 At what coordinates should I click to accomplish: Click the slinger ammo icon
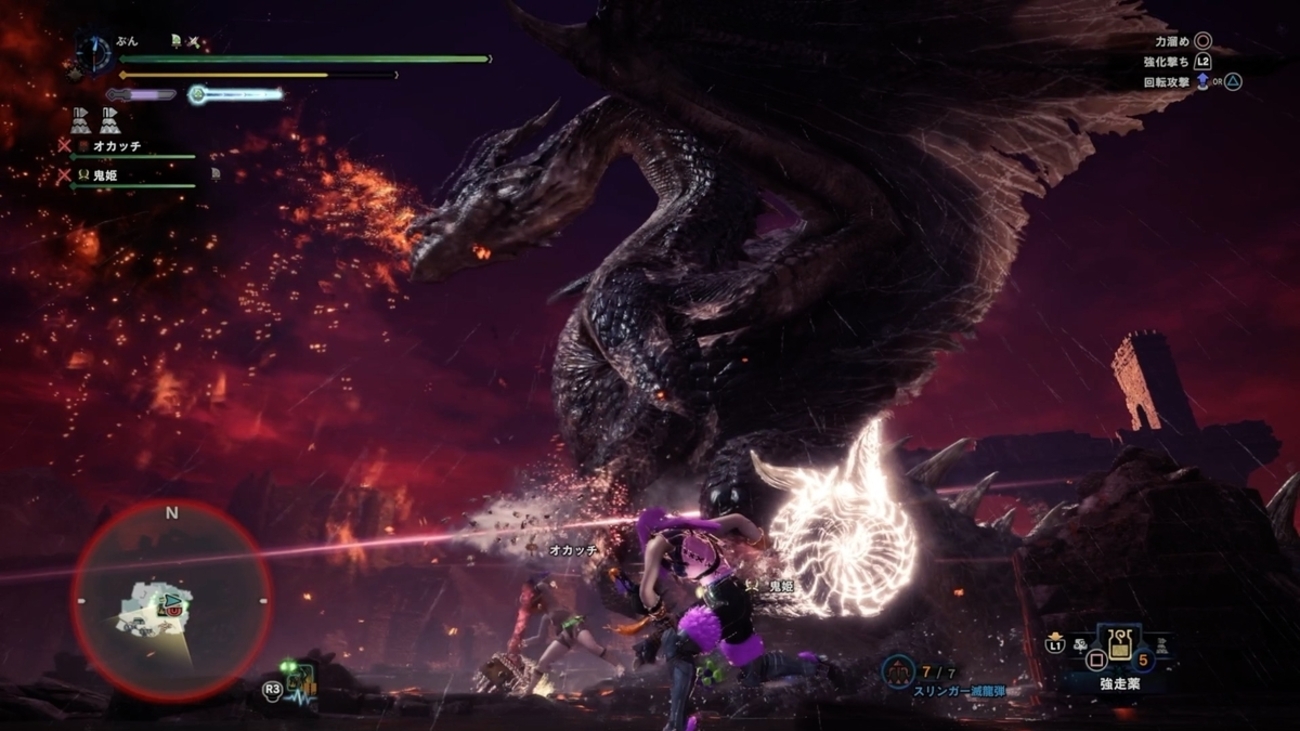point(898,671)
